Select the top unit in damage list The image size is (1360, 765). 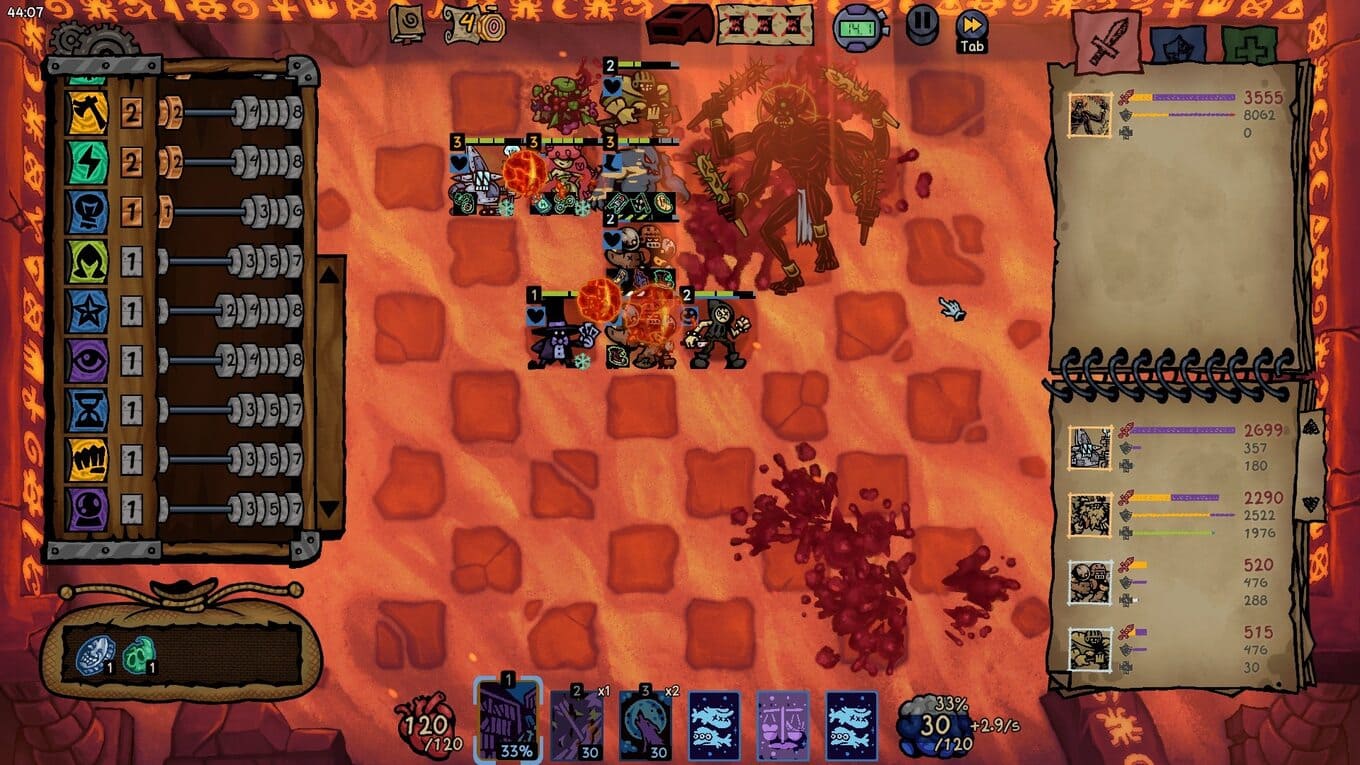tap(1090, 115)
